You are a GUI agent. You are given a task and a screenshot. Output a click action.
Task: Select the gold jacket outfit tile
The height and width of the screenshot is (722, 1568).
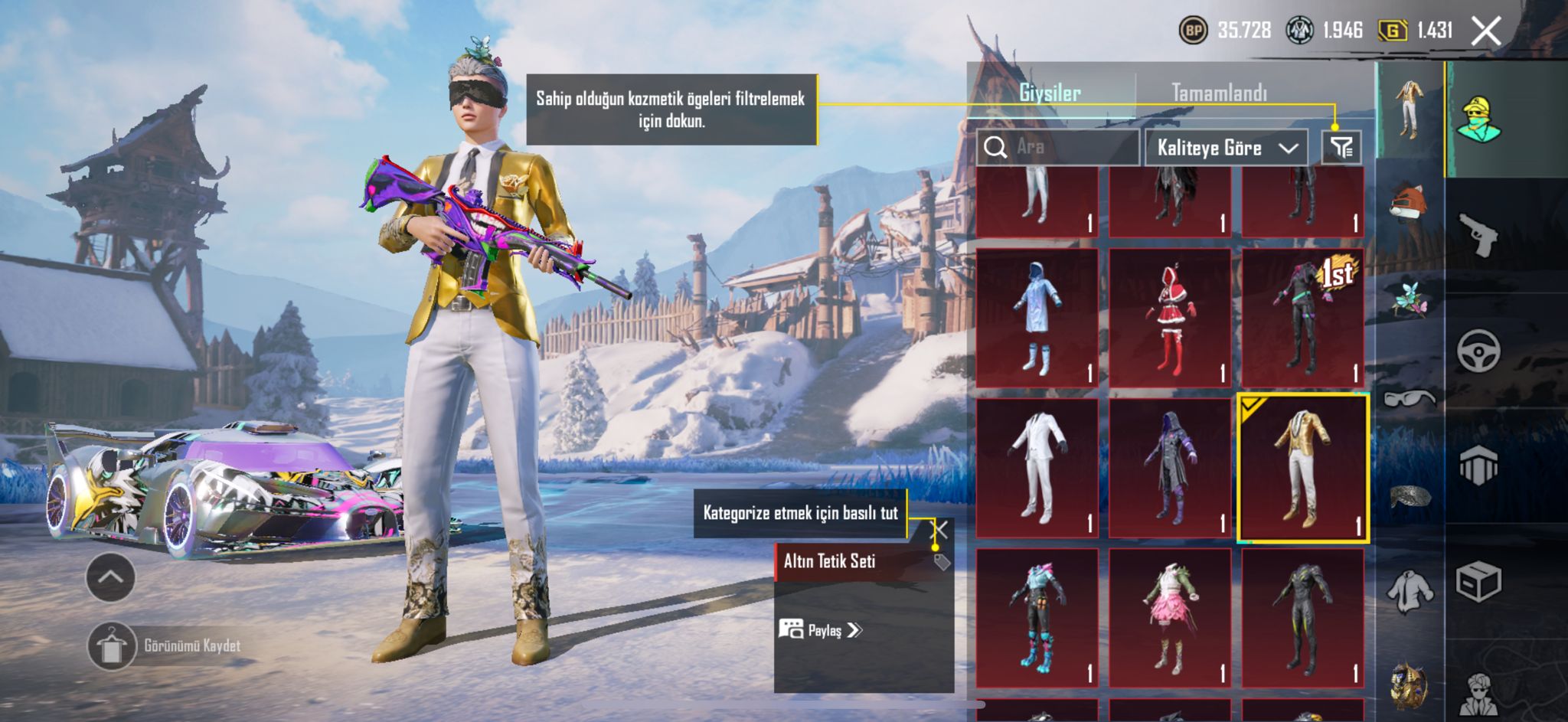coord(1302,468)
